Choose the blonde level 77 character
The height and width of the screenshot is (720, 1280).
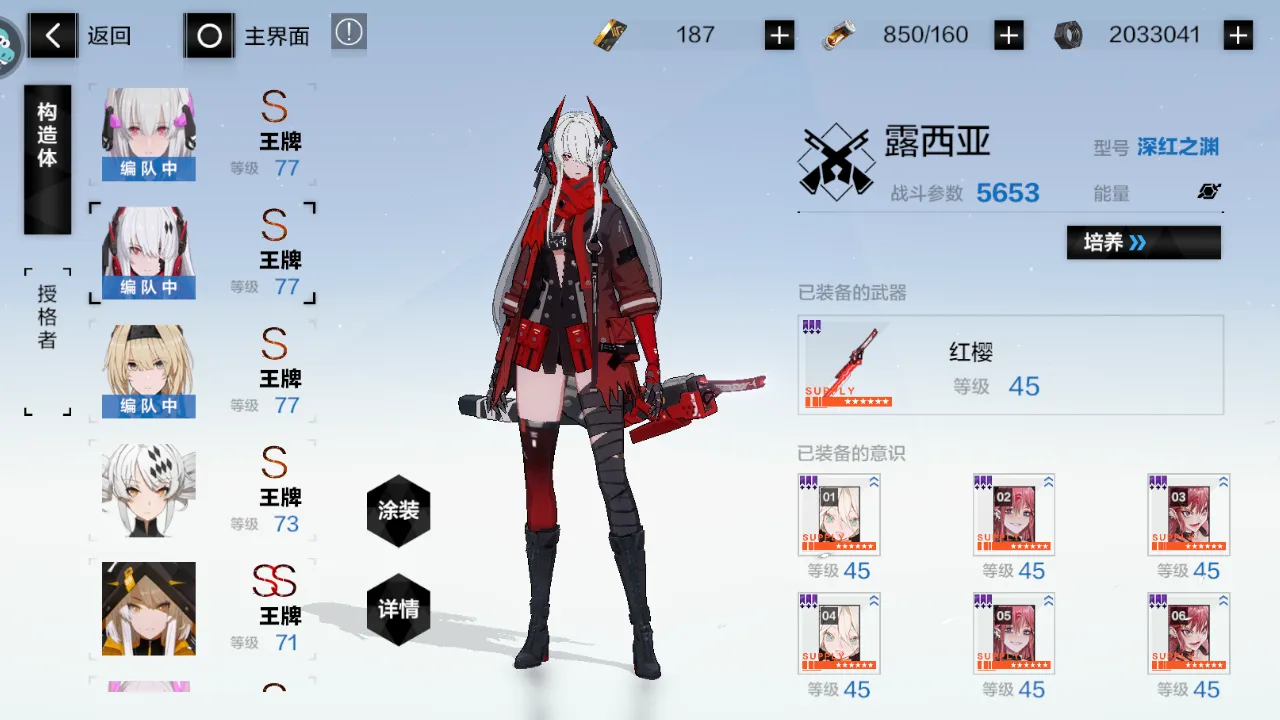[200, 371]
